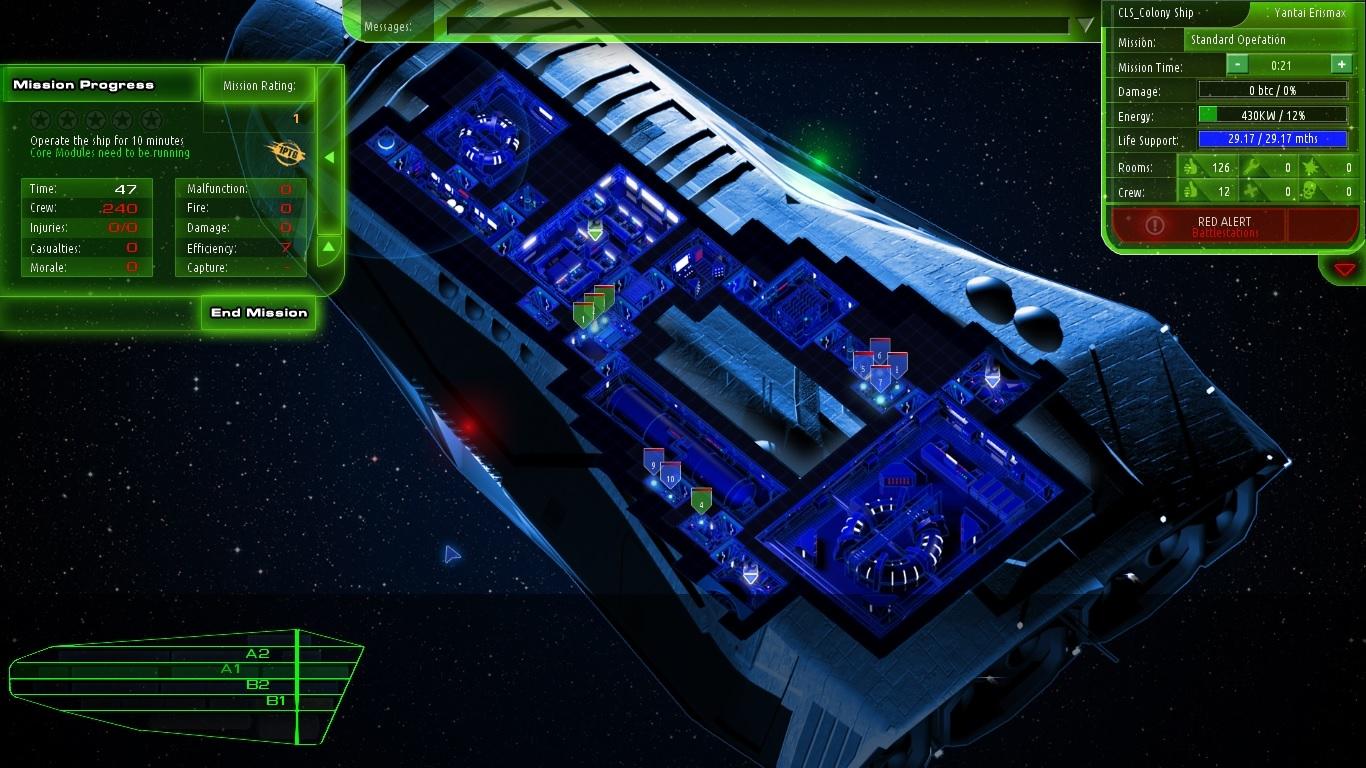Open the Messages dropdown arrow
The height and width of the screenshot is (768, 1366).
pyautogui.click(x=1085, y=22)
